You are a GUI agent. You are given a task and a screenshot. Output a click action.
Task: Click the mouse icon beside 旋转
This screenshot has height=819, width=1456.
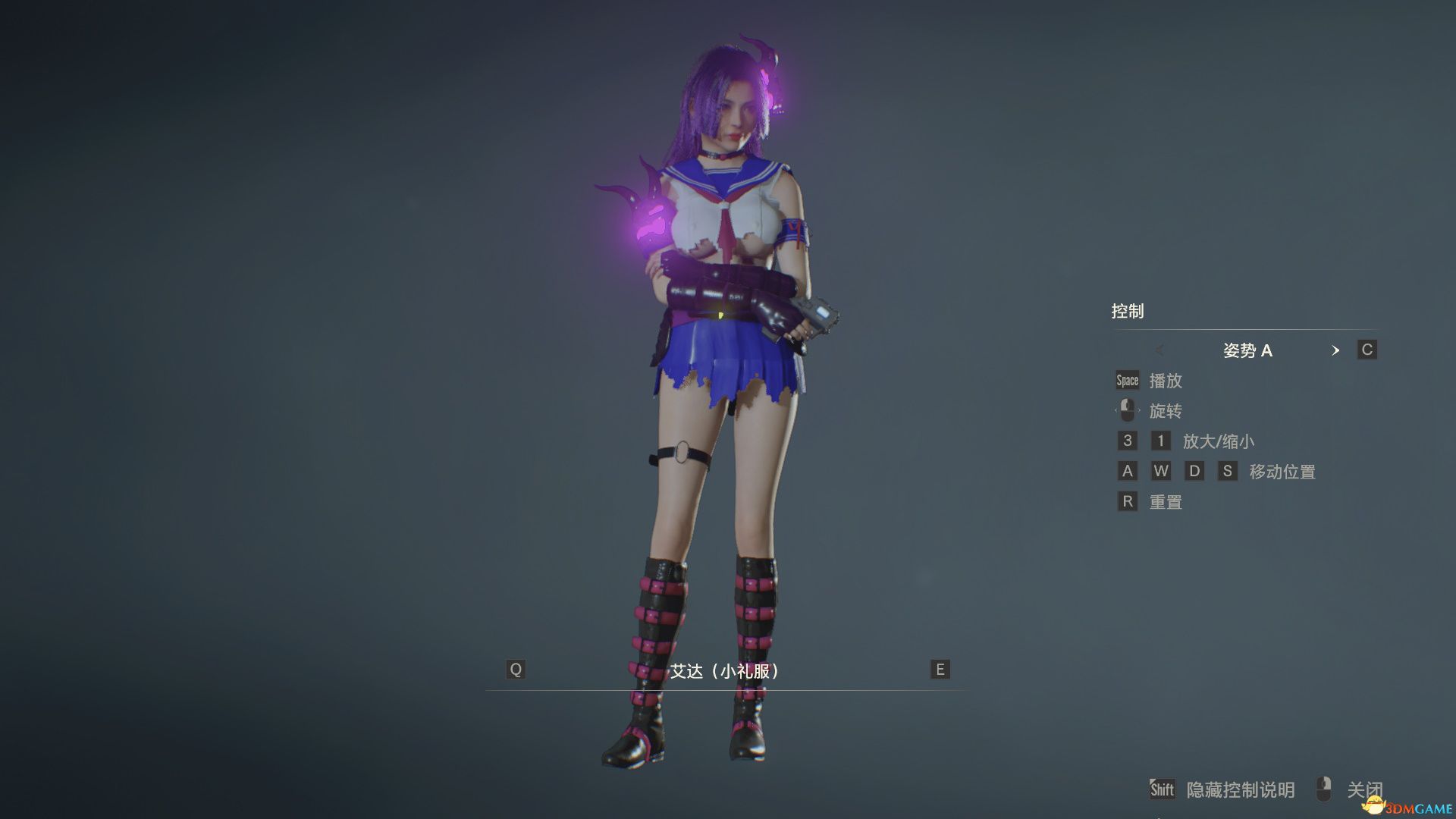[x=1128, y=410]
